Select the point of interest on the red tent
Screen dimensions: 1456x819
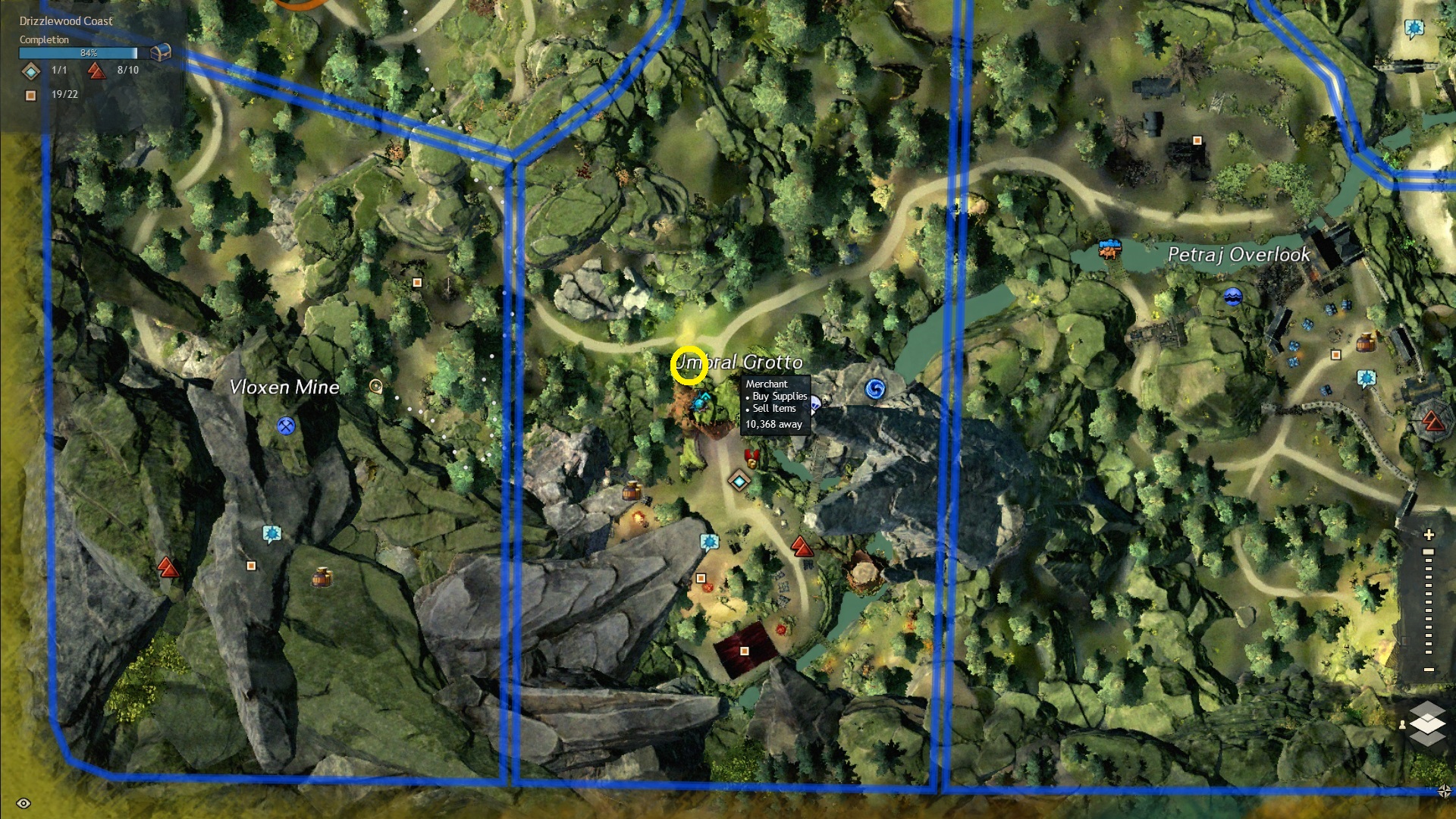point(744,651)
